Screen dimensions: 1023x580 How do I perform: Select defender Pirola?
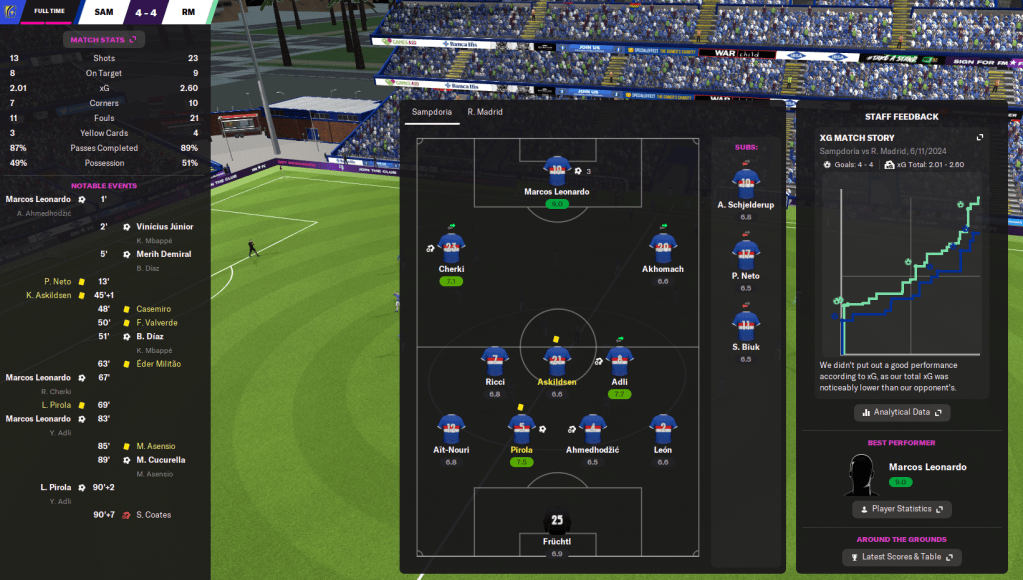pos(520,430)
